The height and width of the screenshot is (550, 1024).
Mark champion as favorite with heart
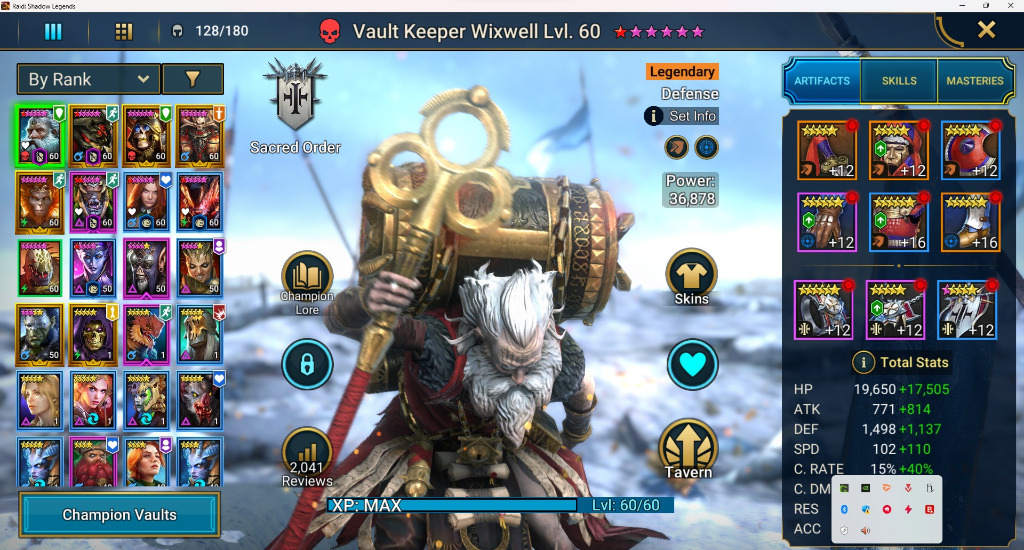692,364
